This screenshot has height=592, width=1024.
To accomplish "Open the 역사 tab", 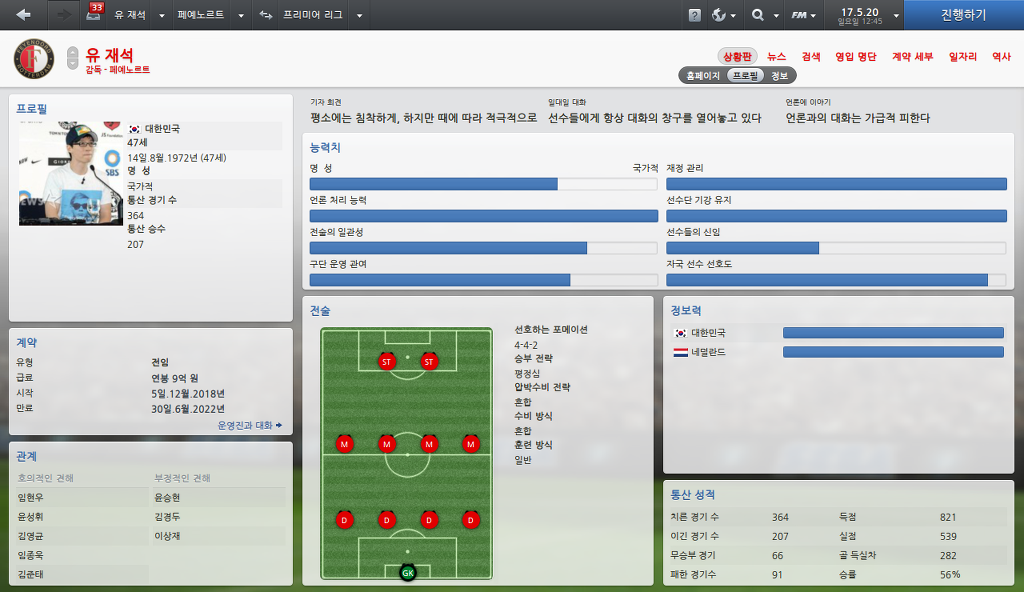I will [1001, 57].
